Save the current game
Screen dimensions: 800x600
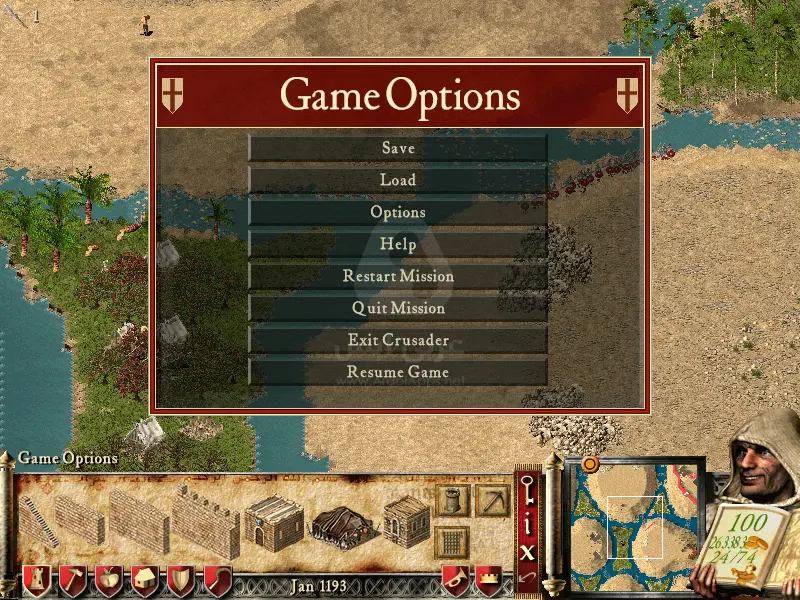[398, 148]
